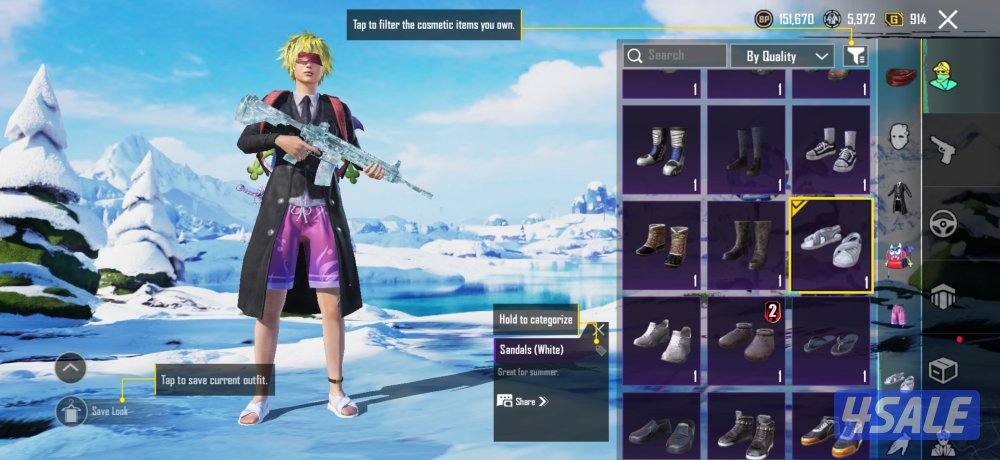Share the Sandals (White) item
This screenshot has width=1000, height=460.
pyautogui.click(x=523, y=401)
